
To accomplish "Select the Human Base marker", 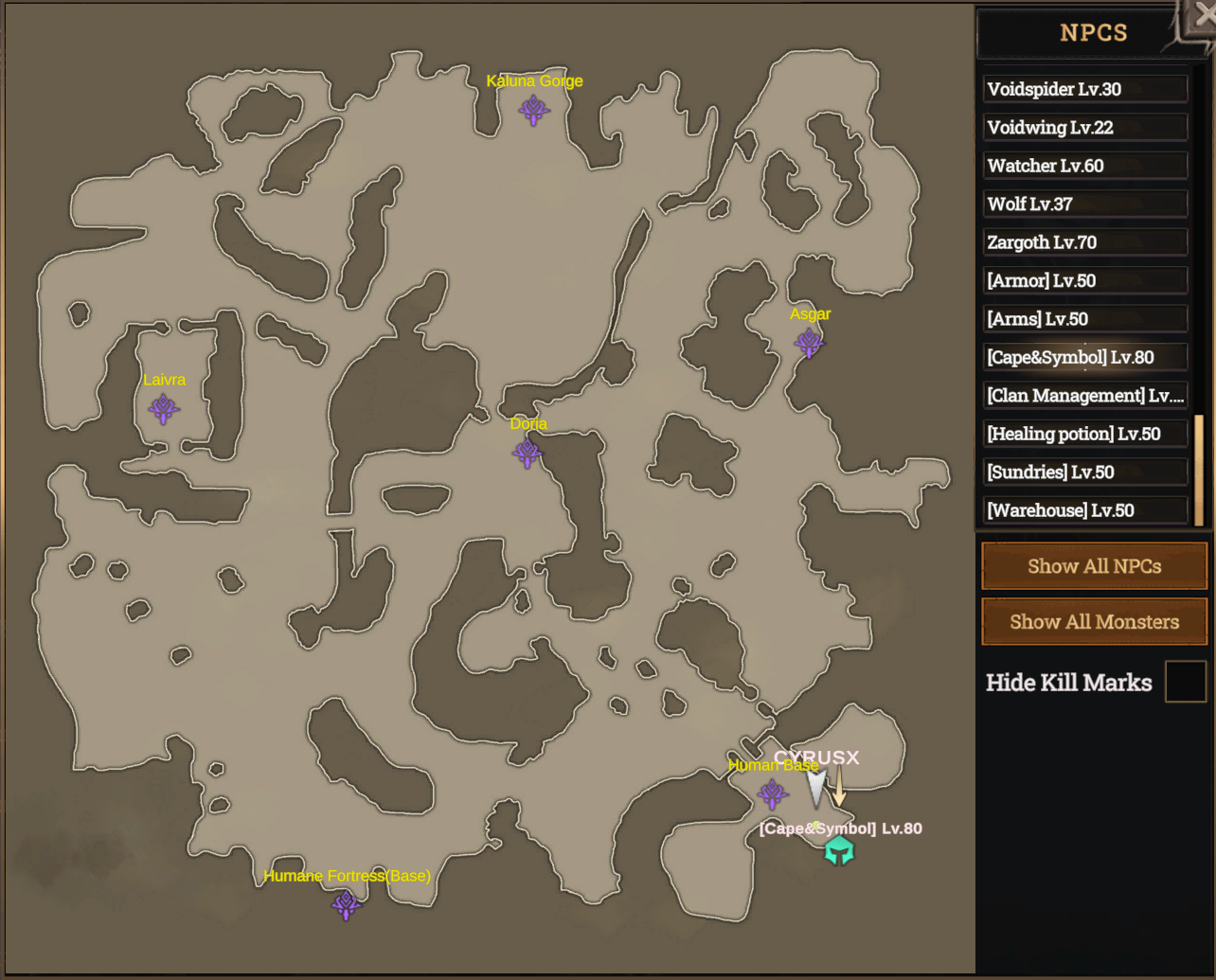I will pos(773,795).
